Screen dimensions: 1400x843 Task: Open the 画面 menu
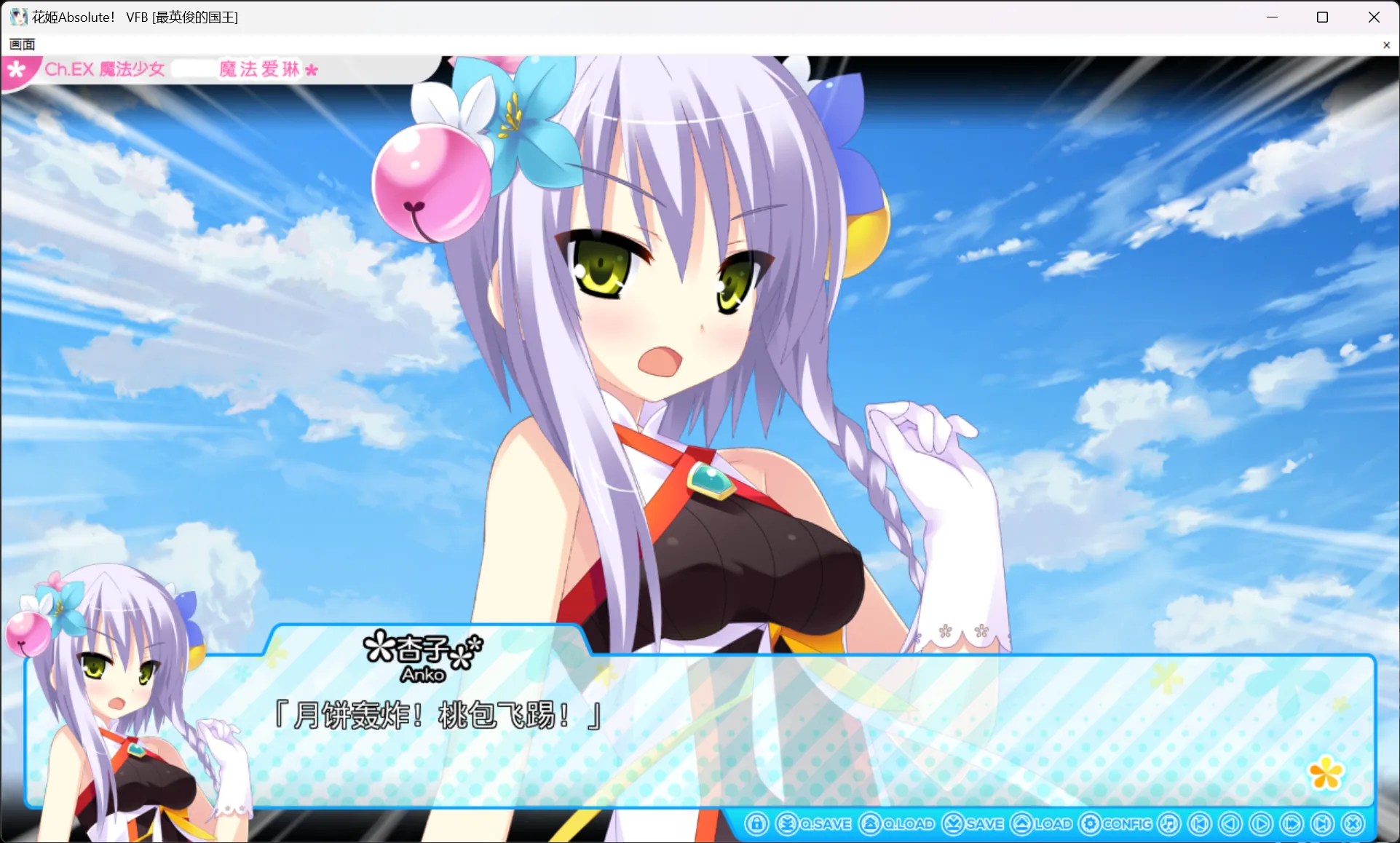pyautogui.click(x=21, y=44)
